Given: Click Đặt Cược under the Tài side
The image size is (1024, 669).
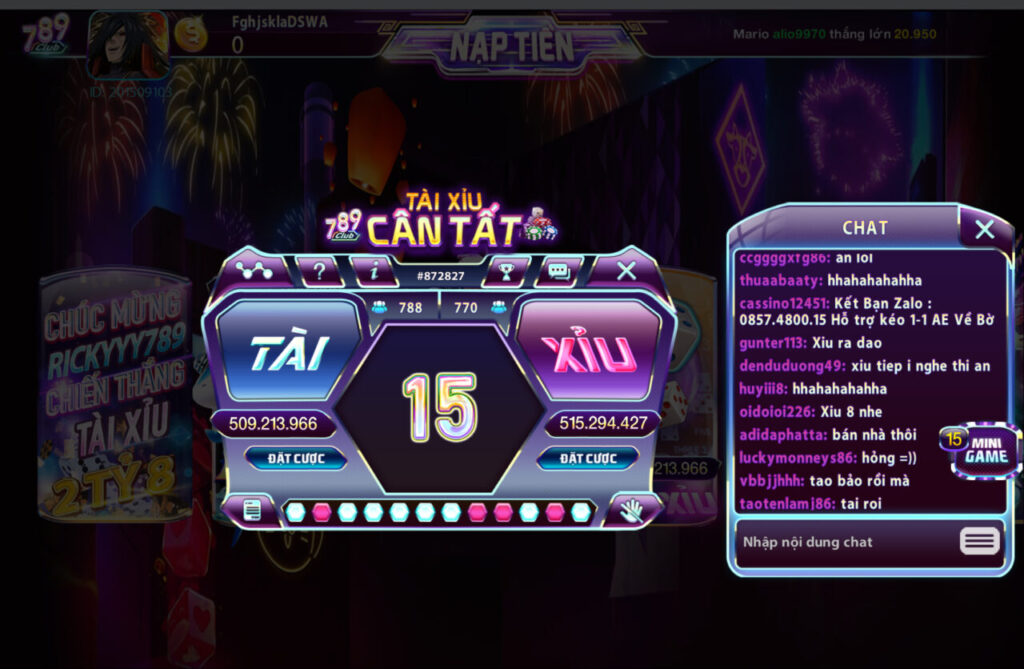Looking at the screenshot, I should pyautogui.click(x=296, y=458).
